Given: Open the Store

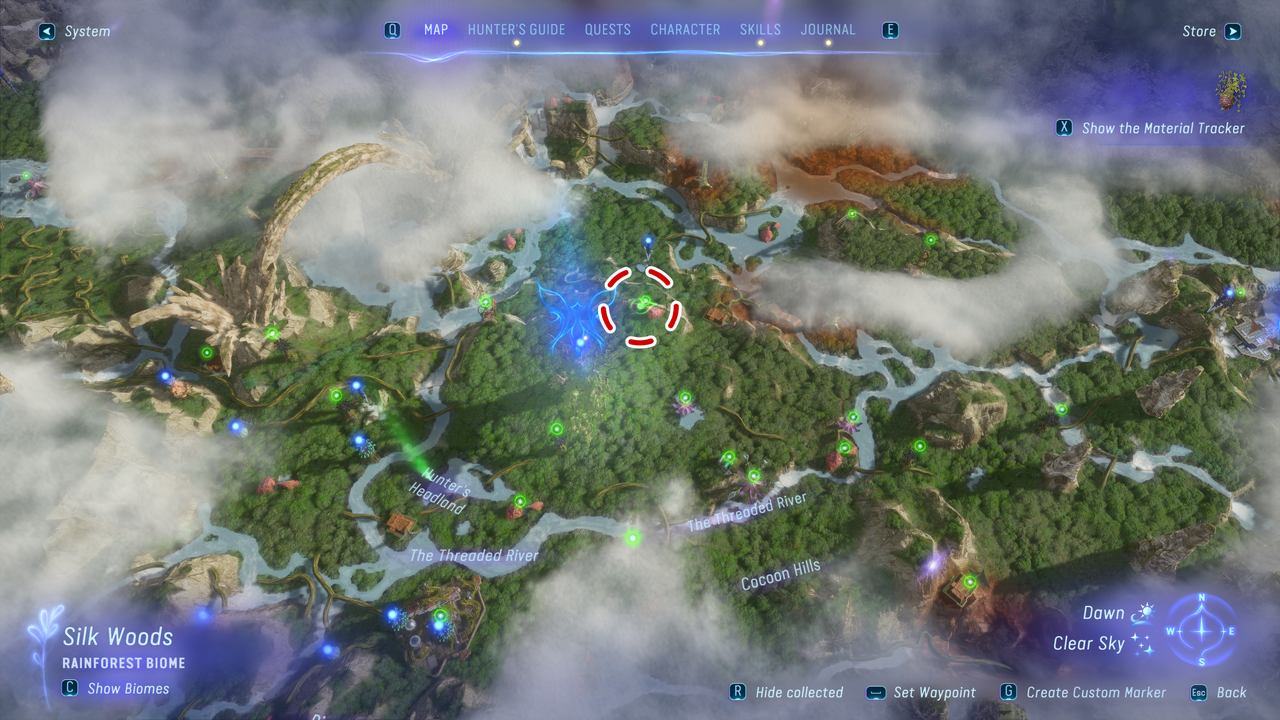Looking at the screenshot, I should pos(1211,32).
